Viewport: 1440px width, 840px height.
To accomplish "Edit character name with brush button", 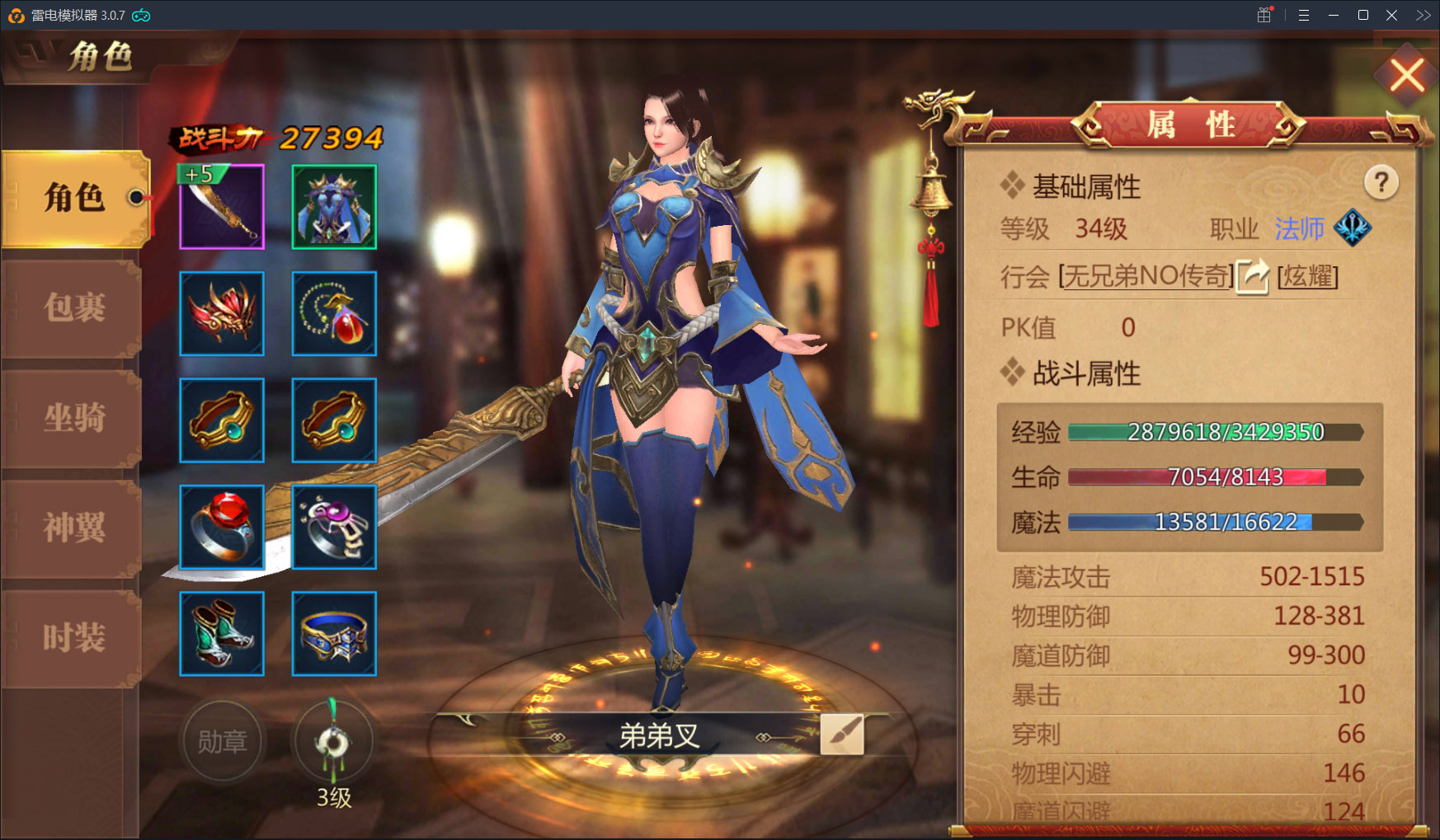I will click(x=842, y=734).
